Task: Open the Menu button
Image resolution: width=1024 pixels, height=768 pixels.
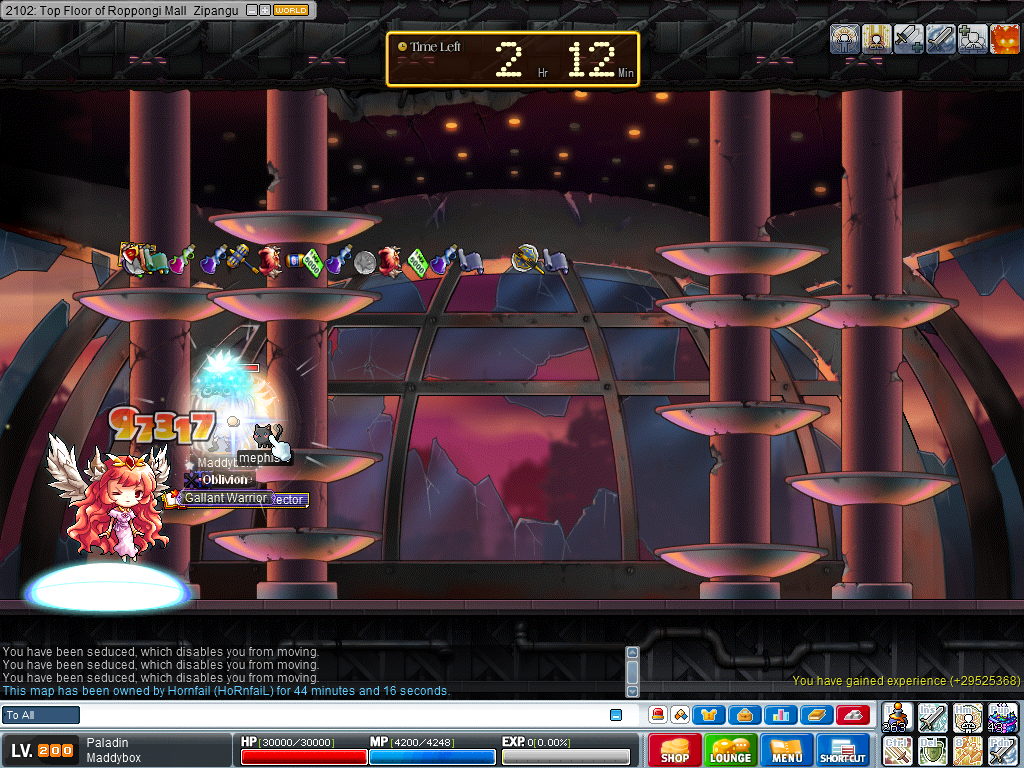Action: (787, 750)
